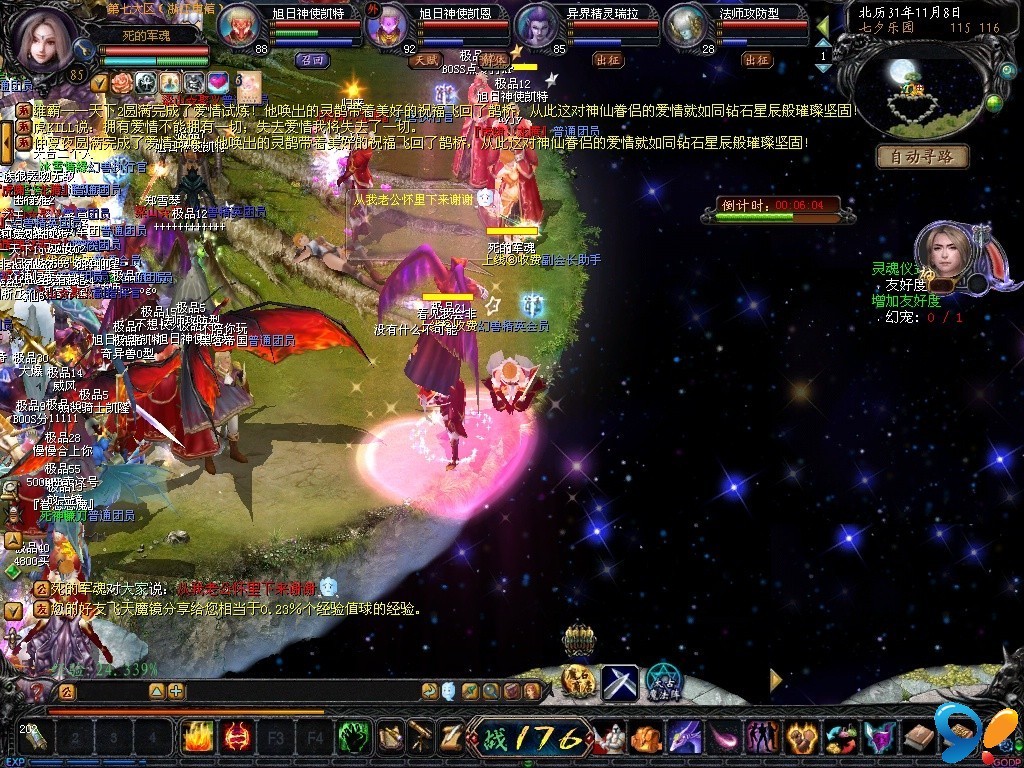1024x768 pixels.
Task: Click the 自动寻路 auto-pathfinding button
Action: coord(923,156)
